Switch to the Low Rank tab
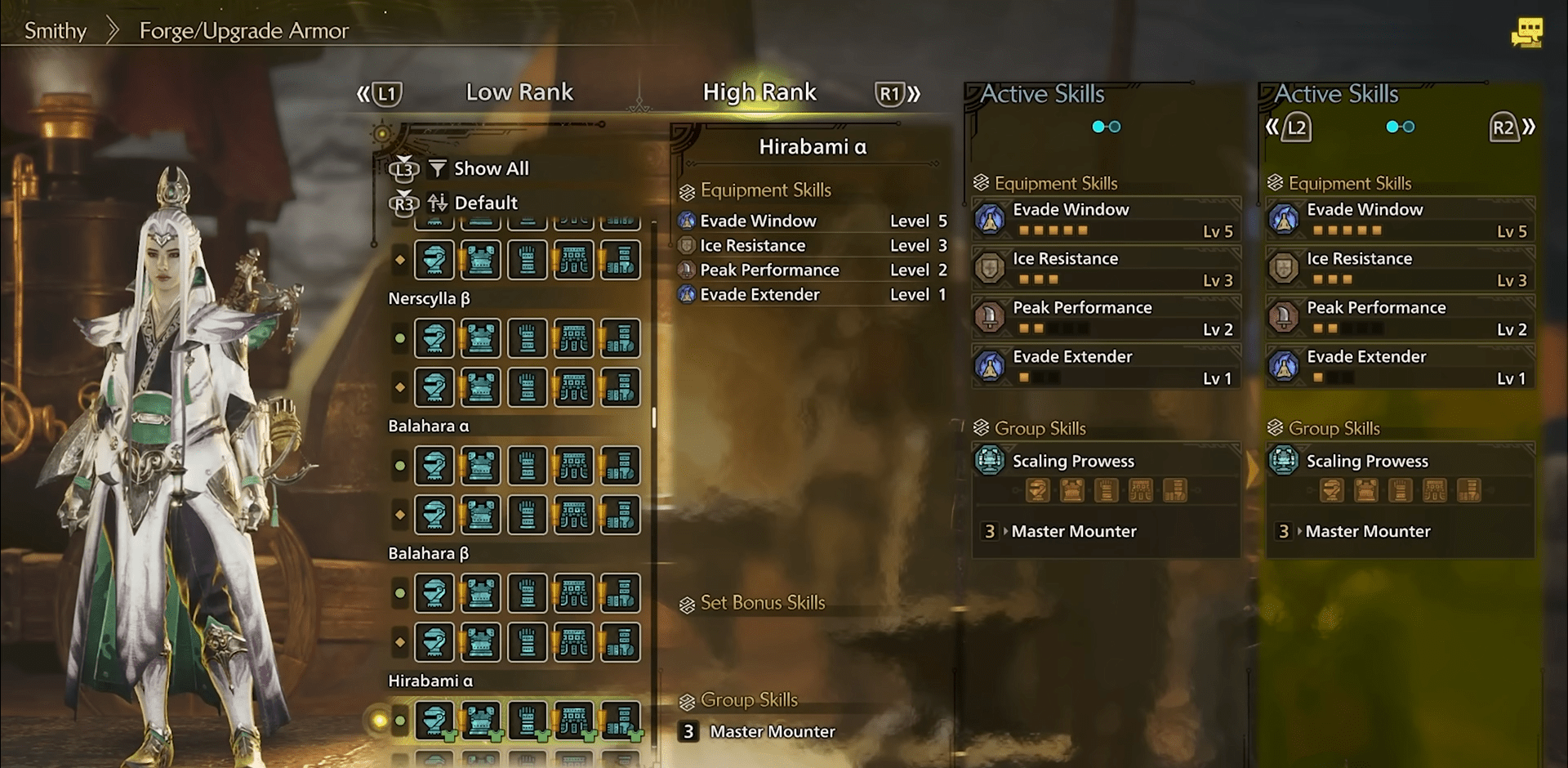 (519, 92)
